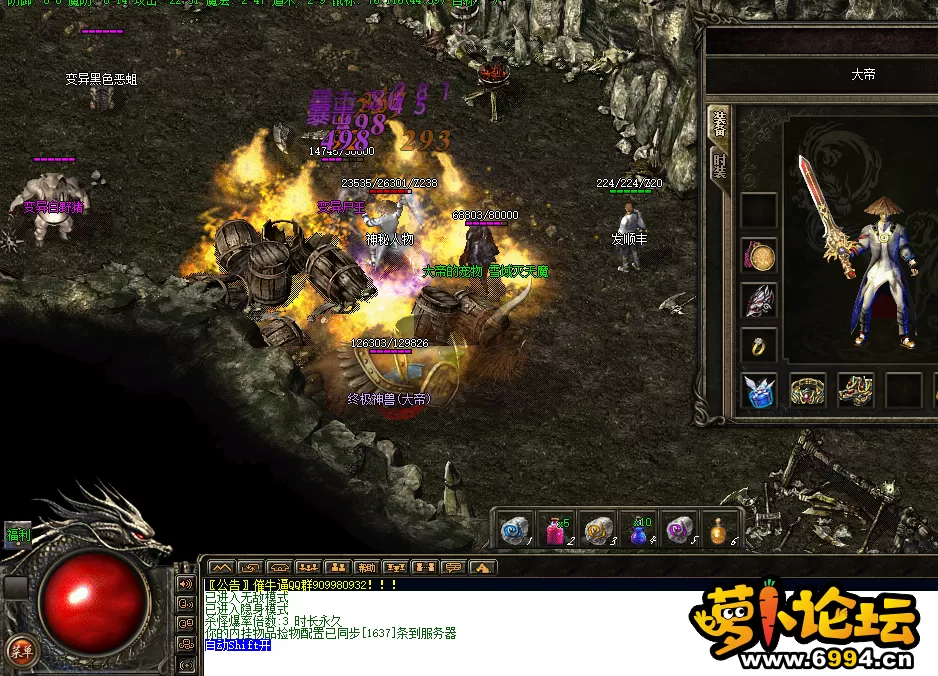Select the demon mask equipment slot

760,301
